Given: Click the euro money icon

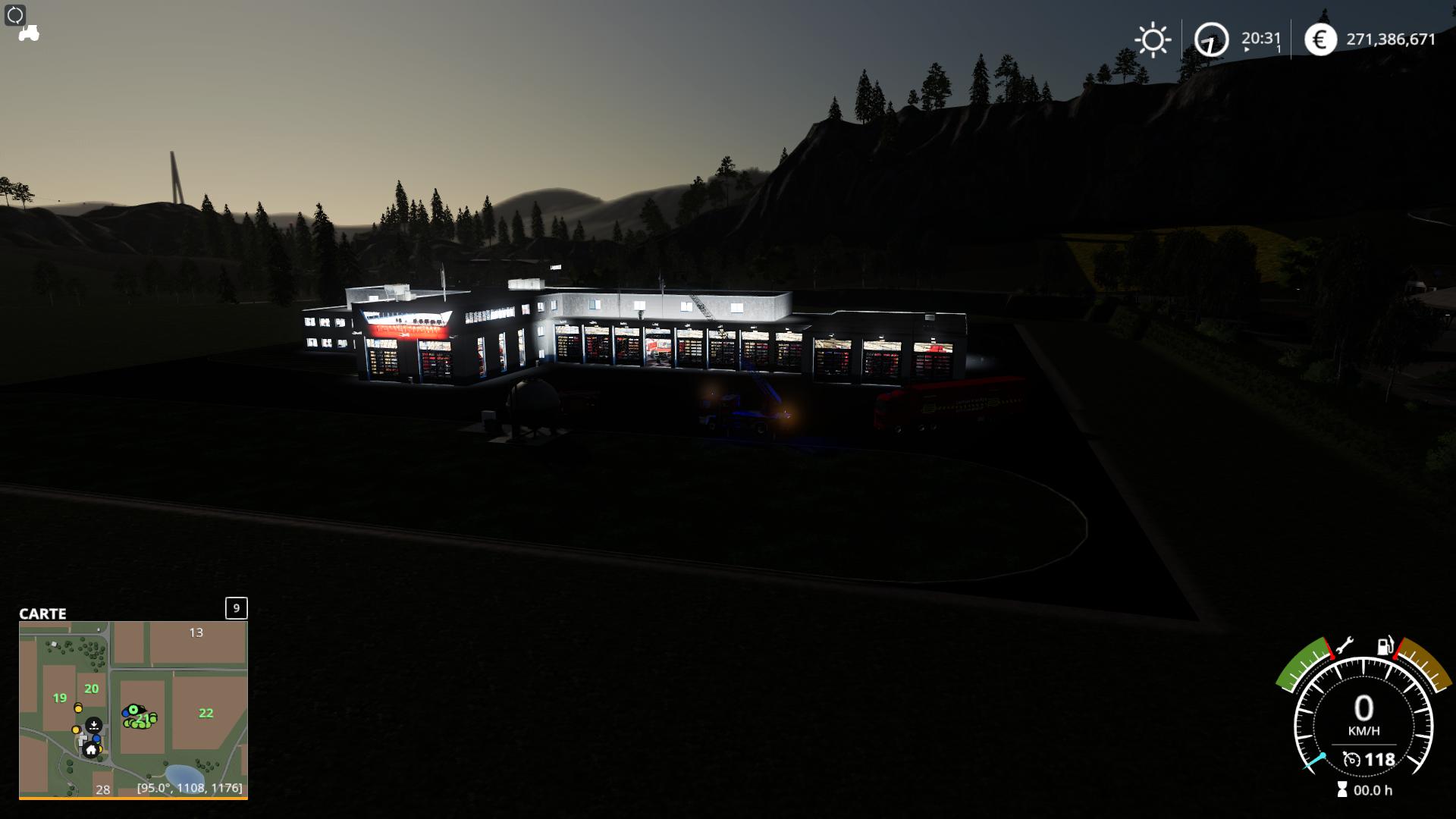Looking at the screenshot, I should click(x=1320, y=39).
